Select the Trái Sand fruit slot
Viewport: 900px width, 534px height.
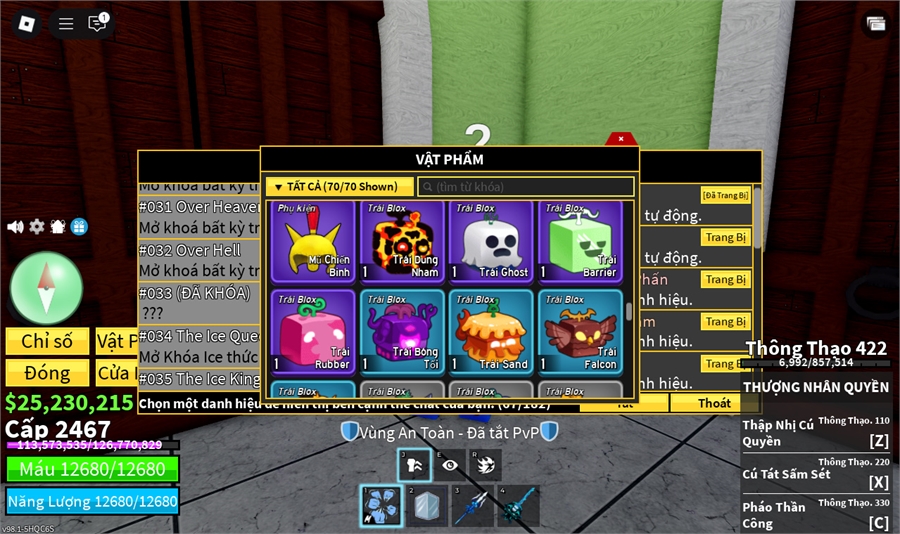click(x=491, y=332)
